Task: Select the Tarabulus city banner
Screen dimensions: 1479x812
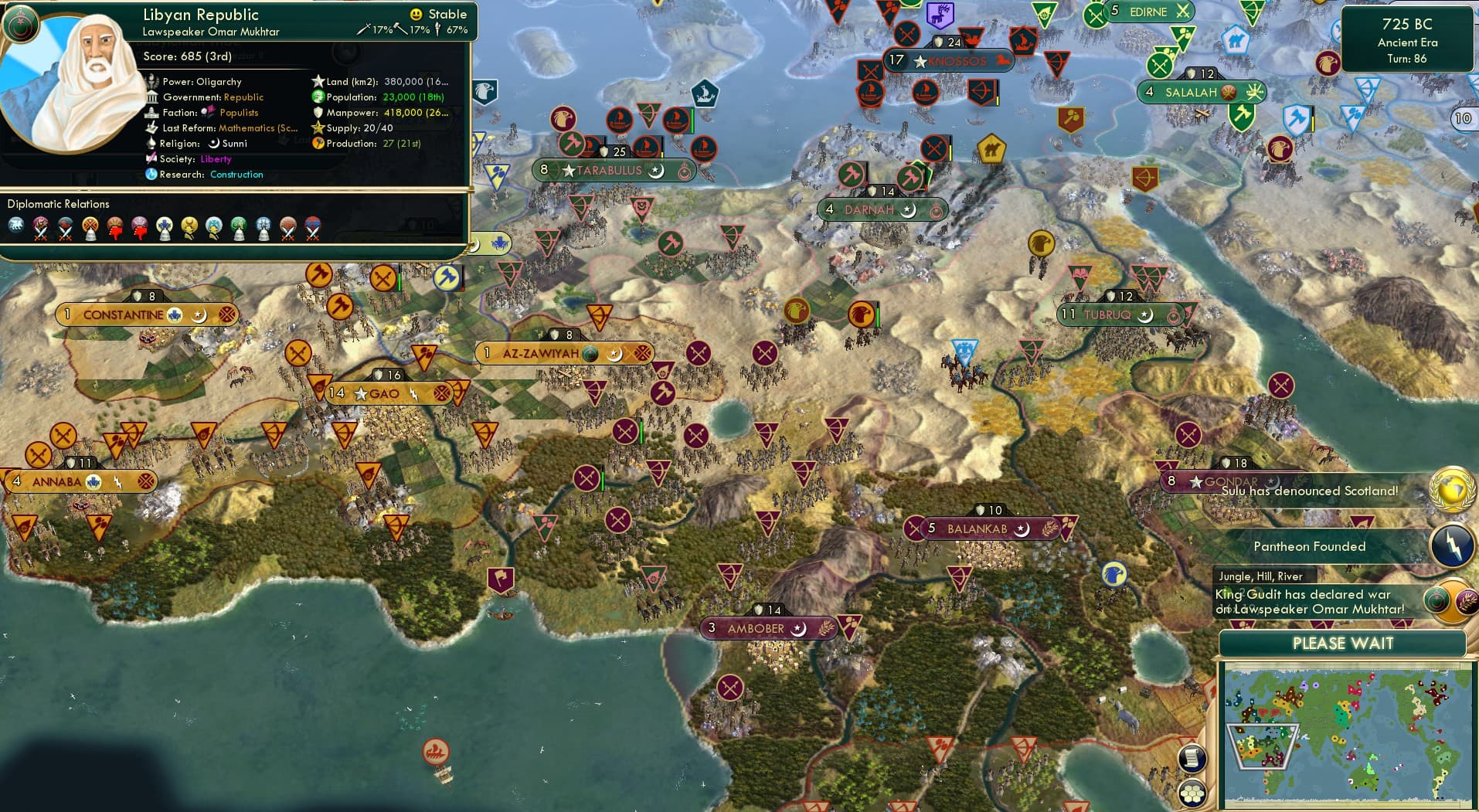Action: click(614, 169)
